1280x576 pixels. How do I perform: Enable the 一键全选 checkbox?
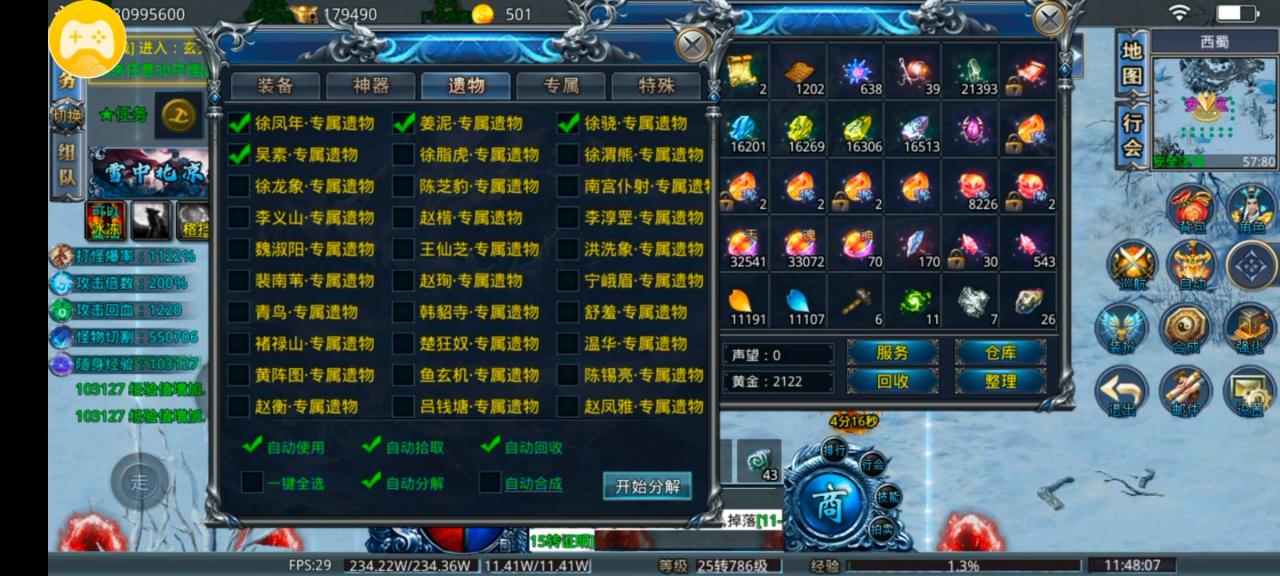coord(252,482)
